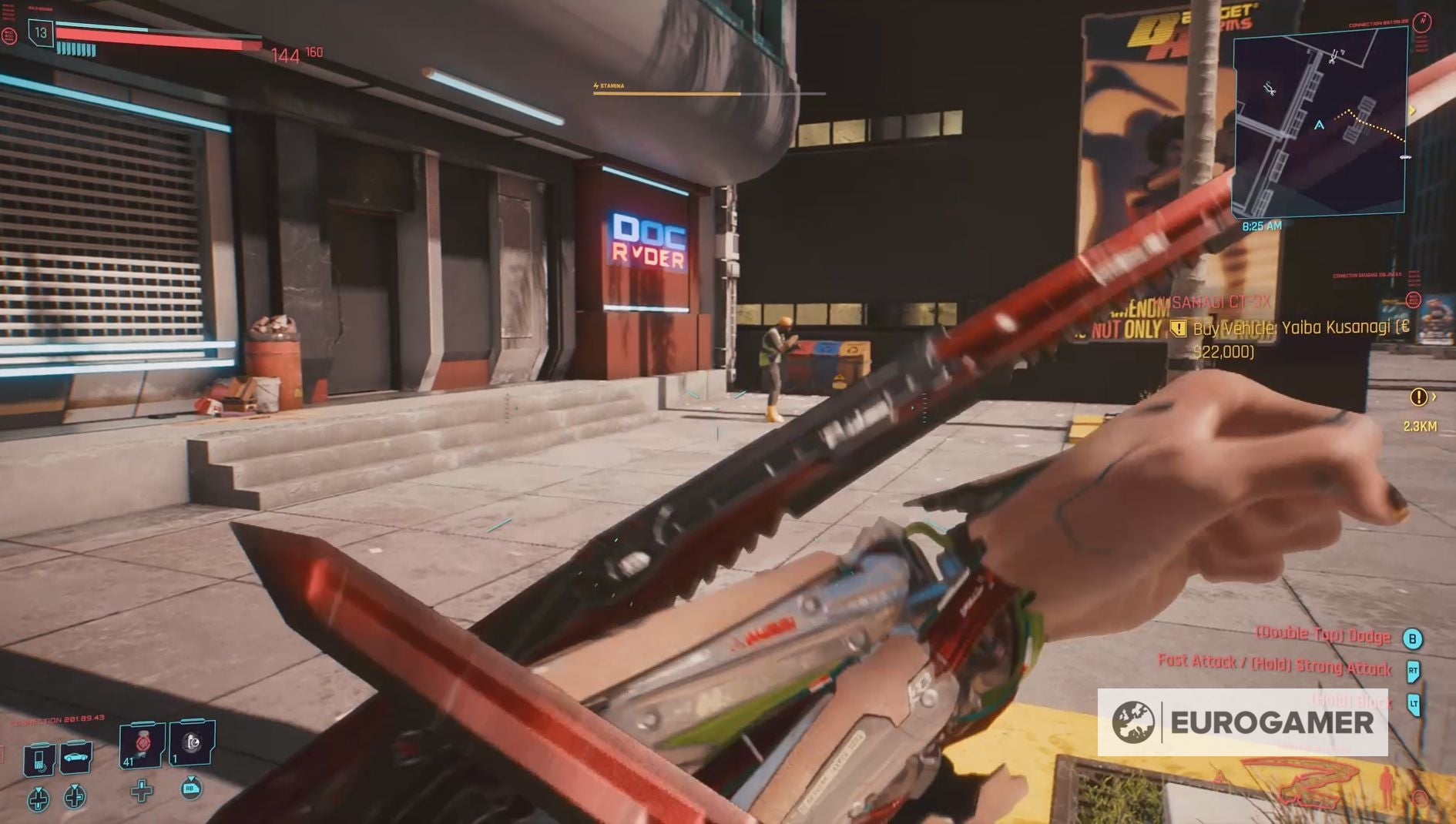Select the grenade icon showing 1 charge

pos(190,742)
